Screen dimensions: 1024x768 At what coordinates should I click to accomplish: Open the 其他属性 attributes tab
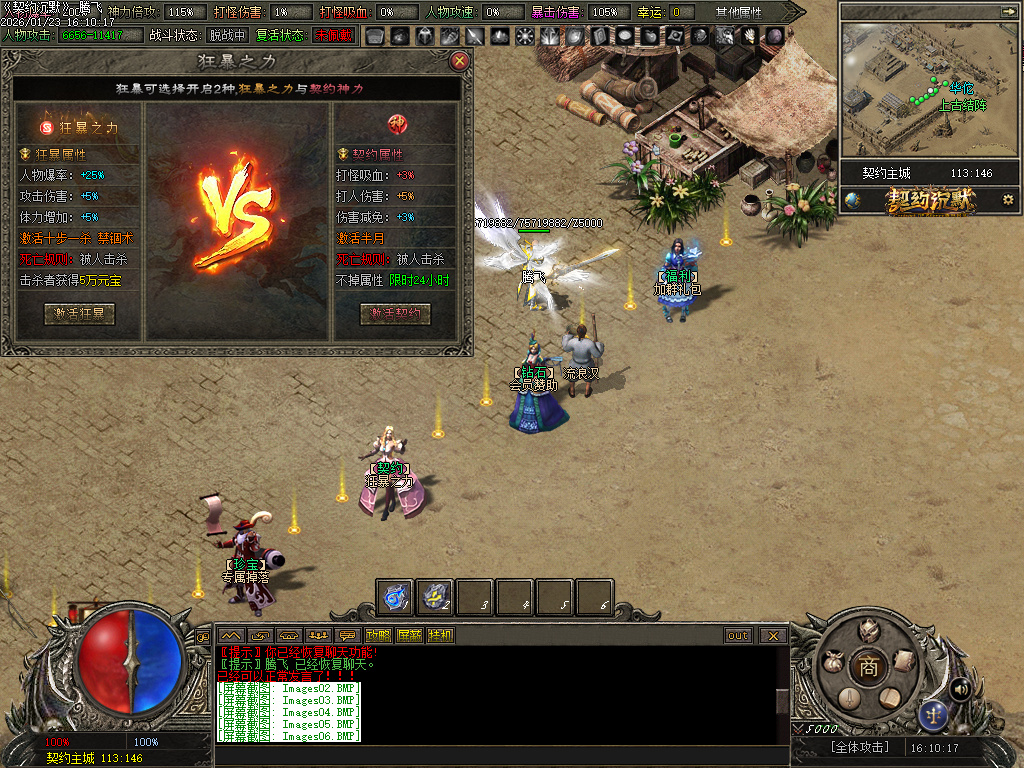[x=738, y=12]
